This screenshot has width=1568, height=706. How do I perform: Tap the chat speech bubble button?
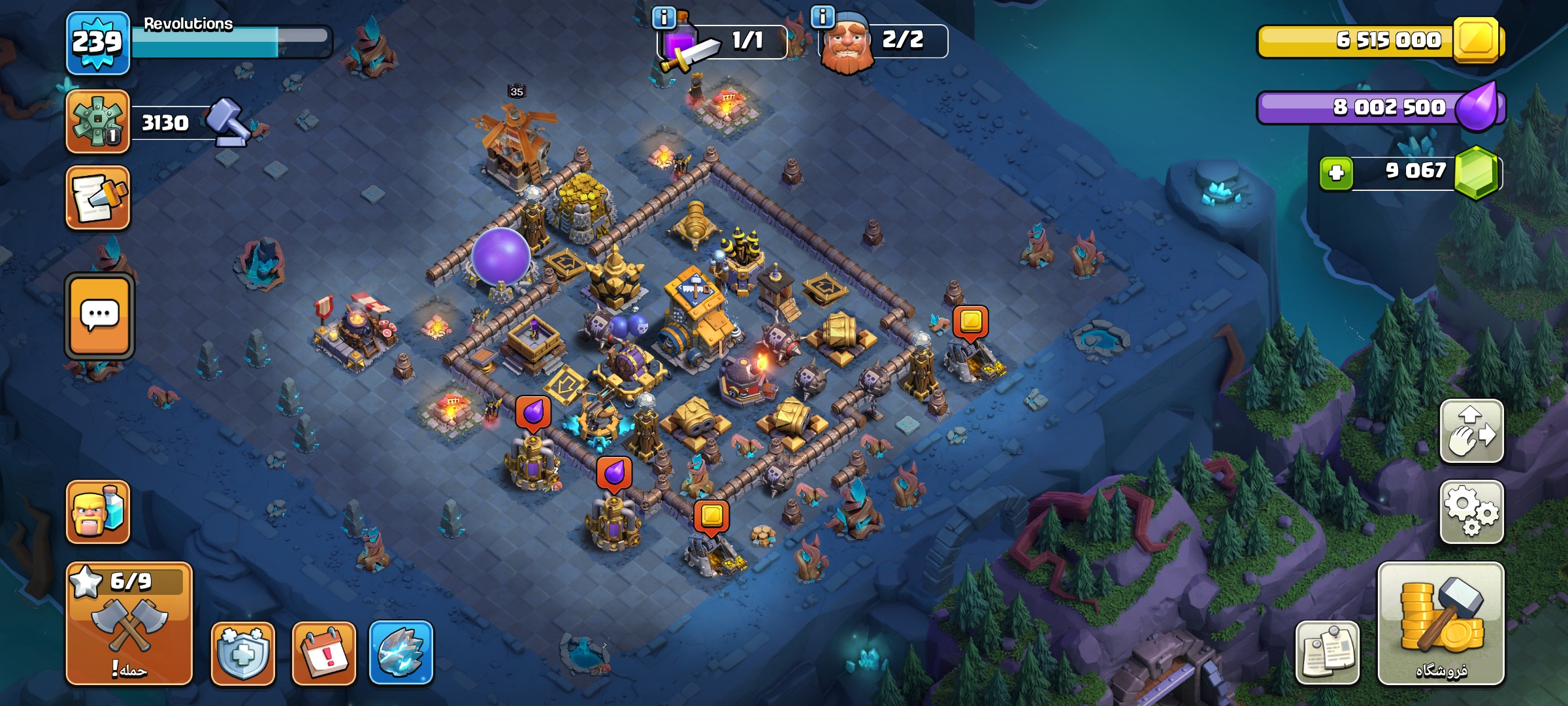pos(99,316)
